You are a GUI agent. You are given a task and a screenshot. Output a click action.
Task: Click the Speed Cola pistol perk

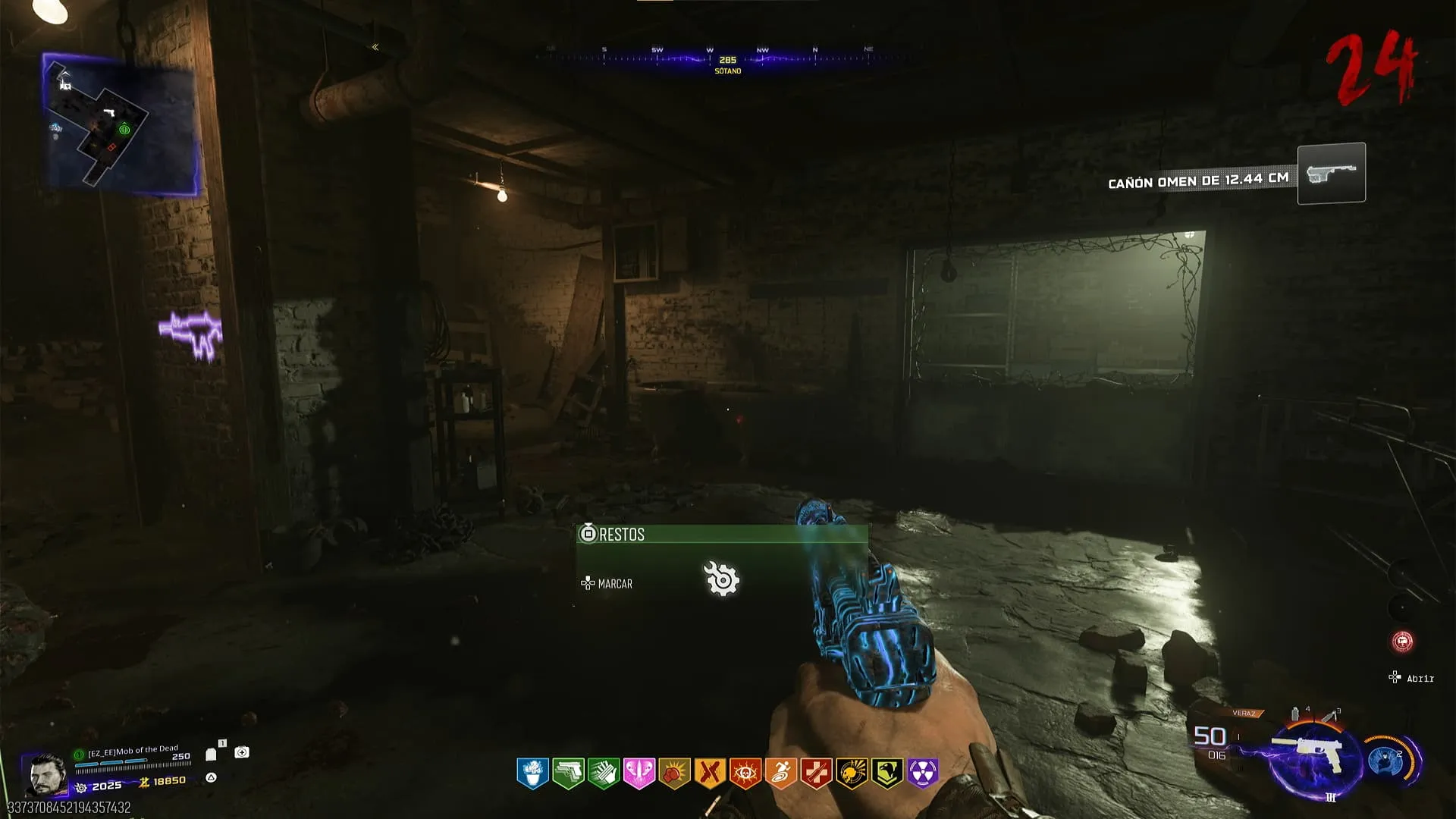click(x=568, y=773)
